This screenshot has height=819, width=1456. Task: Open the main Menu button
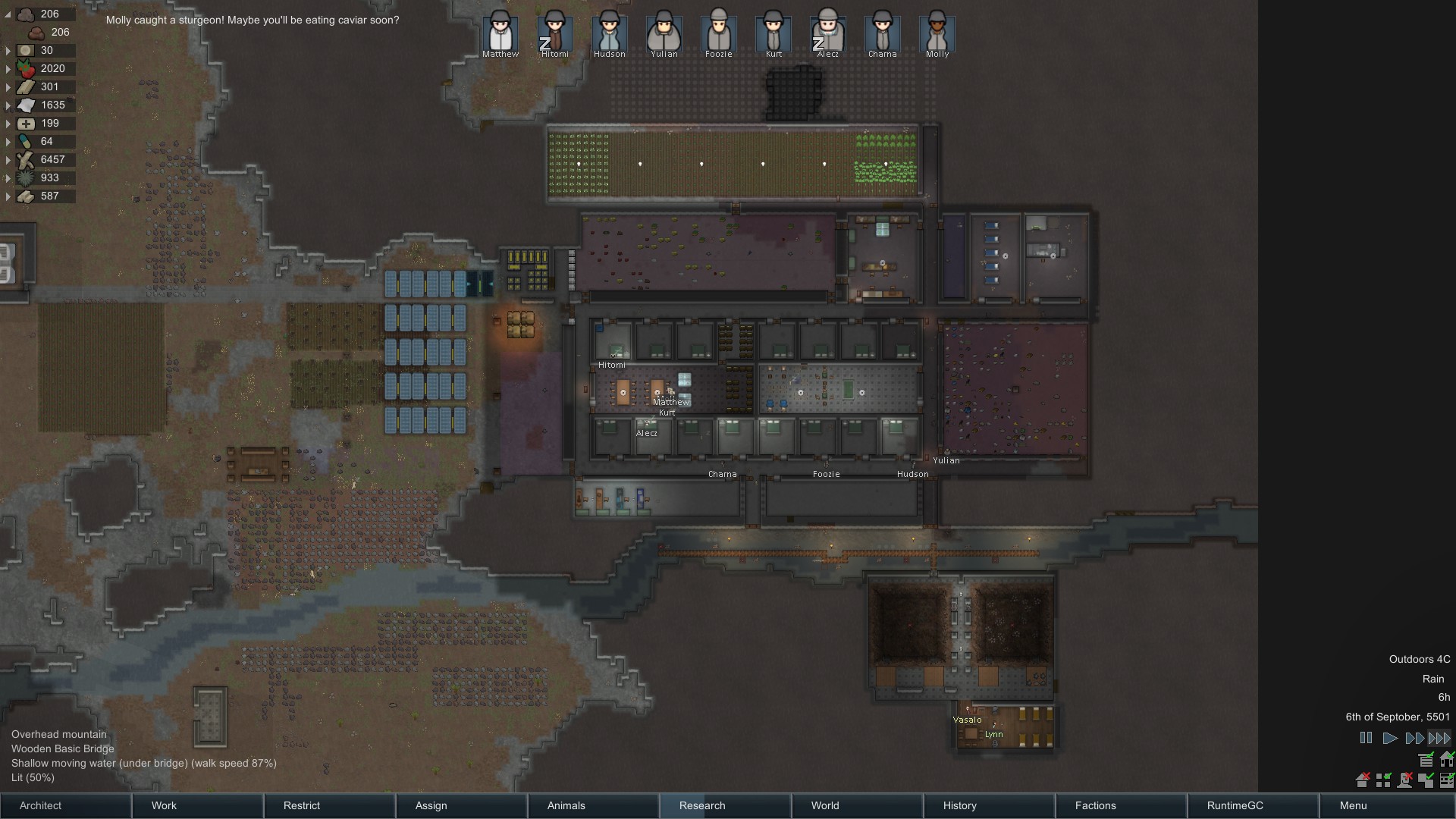click(x=1386, y=805)
